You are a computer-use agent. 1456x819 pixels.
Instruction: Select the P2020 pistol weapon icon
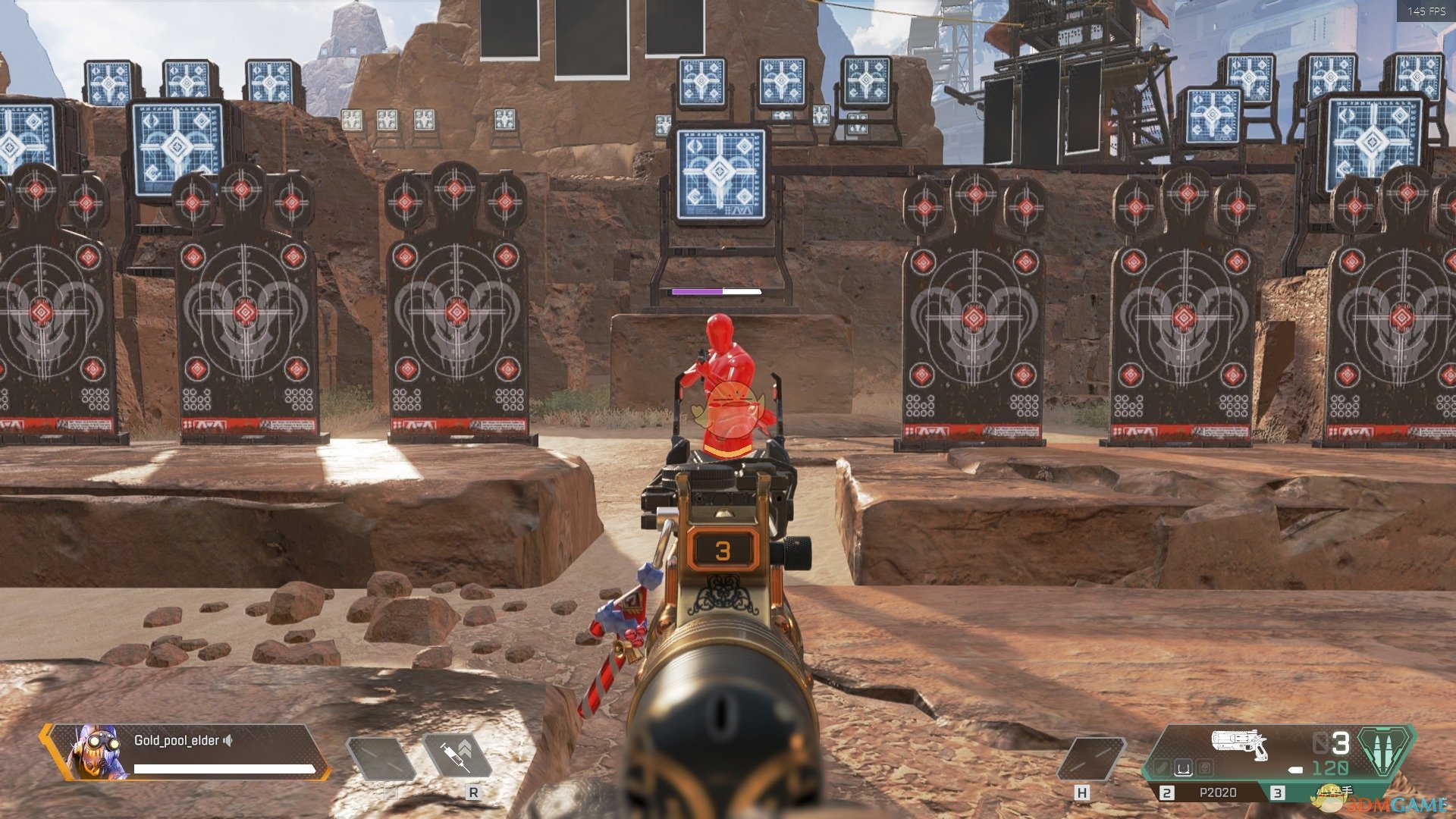tap(1239, 744)
